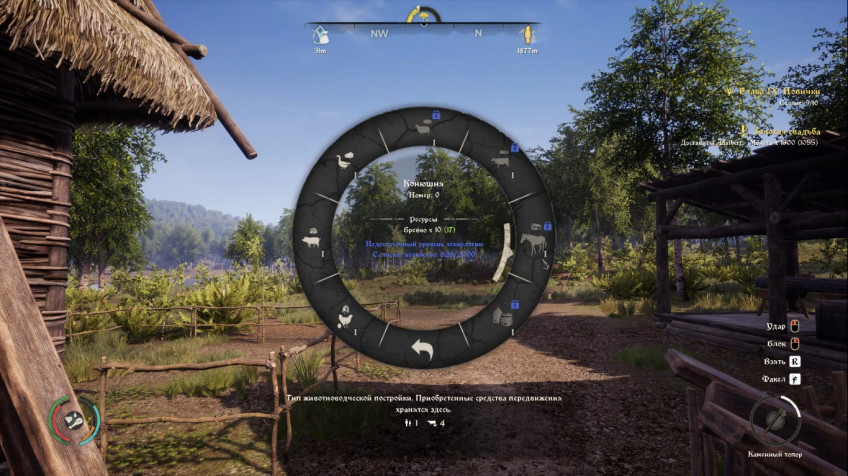848x476 pixels.
Task: Click the compass bar at top
Action: point(423,32)
